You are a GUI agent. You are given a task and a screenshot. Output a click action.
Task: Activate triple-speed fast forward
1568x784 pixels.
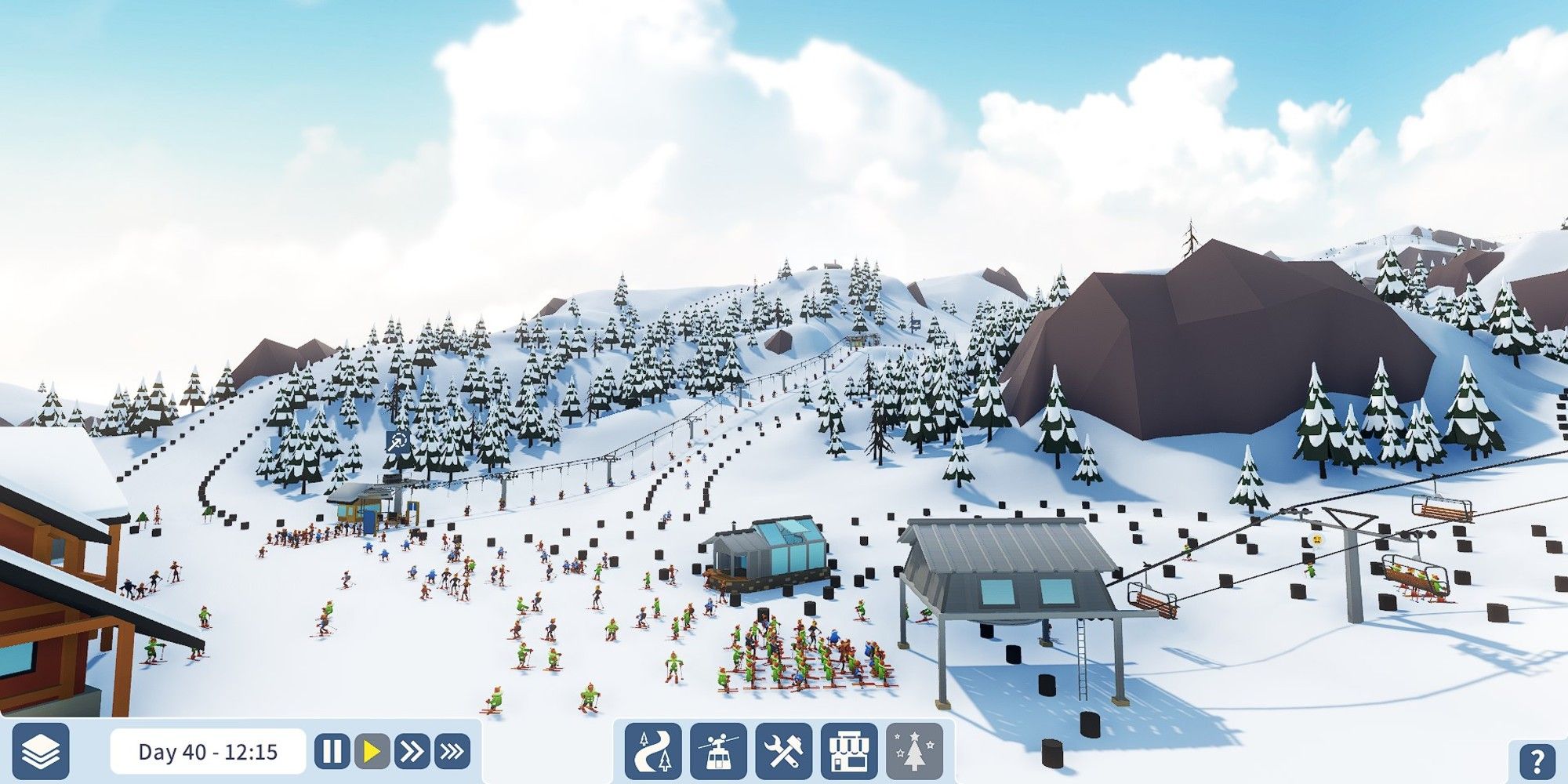tap(450, 751)
